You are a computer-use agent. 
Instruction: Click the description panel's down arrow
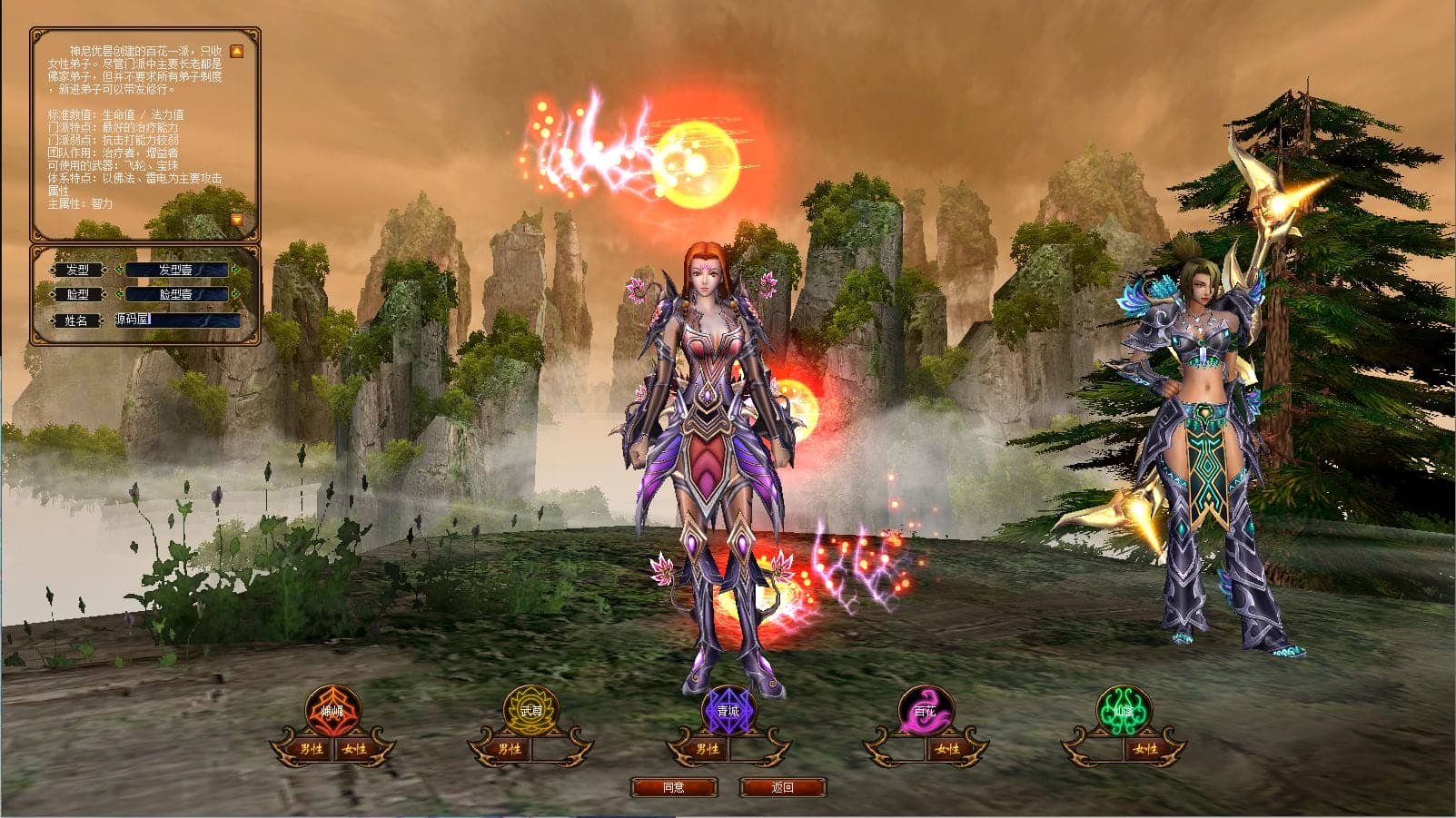click(236, 220)
